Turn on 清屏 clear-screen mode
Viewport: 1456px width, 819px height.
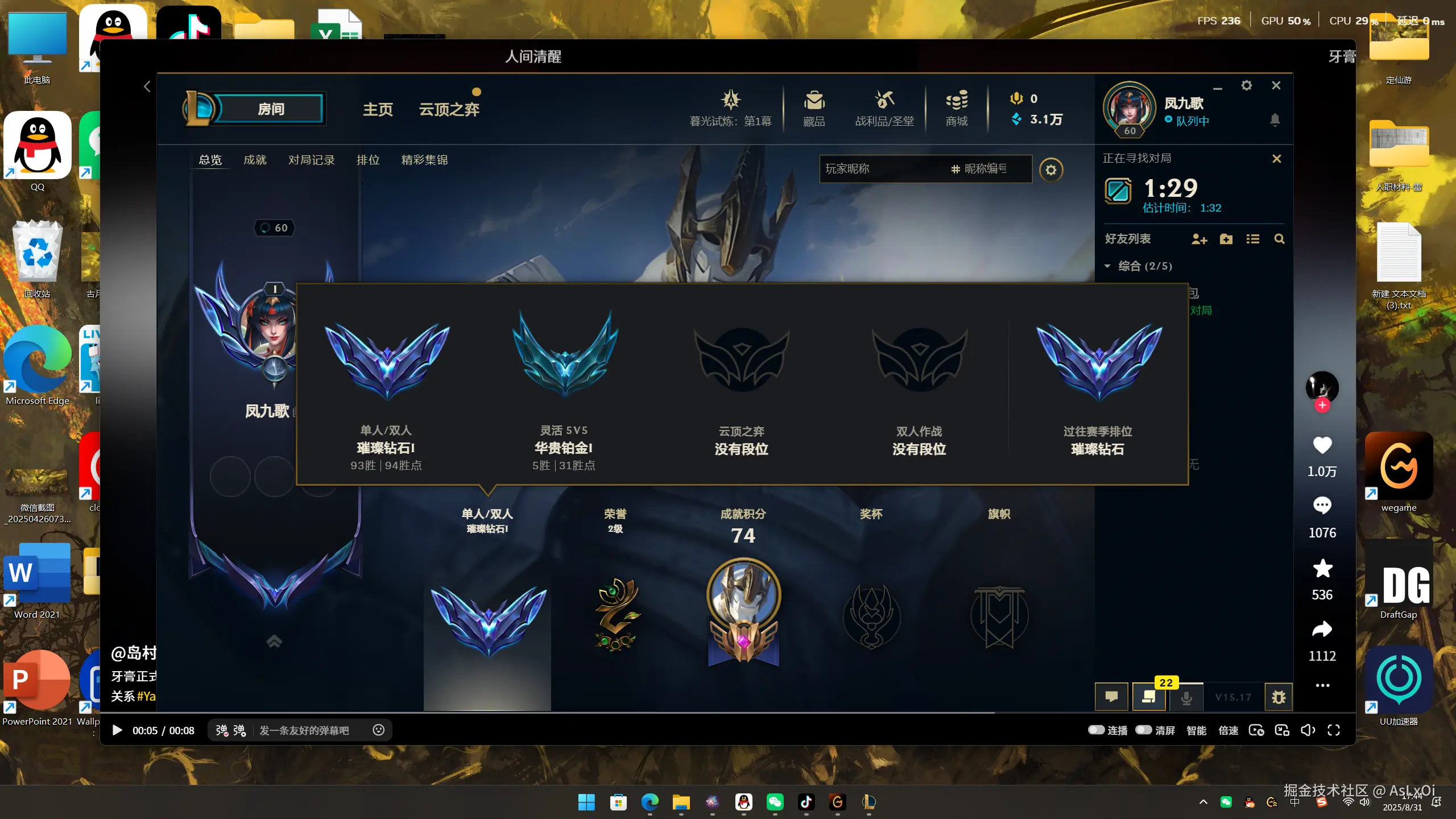tap(1144, 730)
